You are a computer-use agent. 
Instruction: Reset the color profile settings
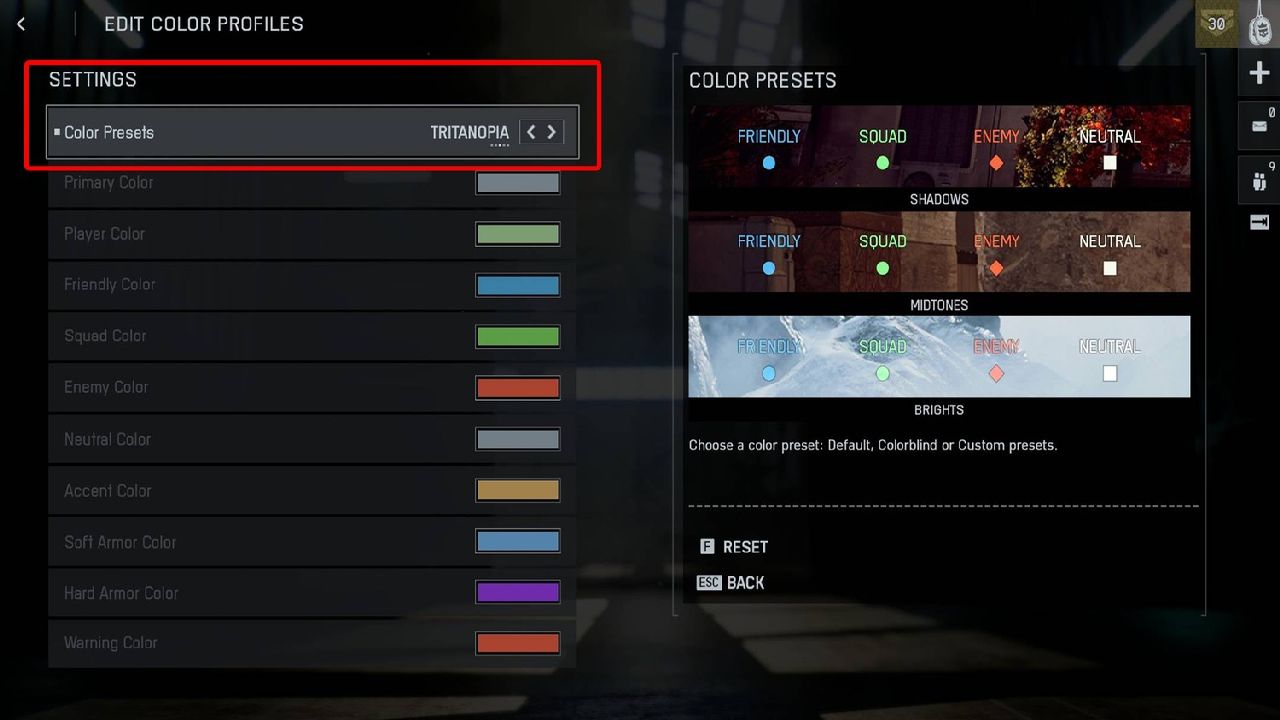pyautogui.click(x=734, y=547)
